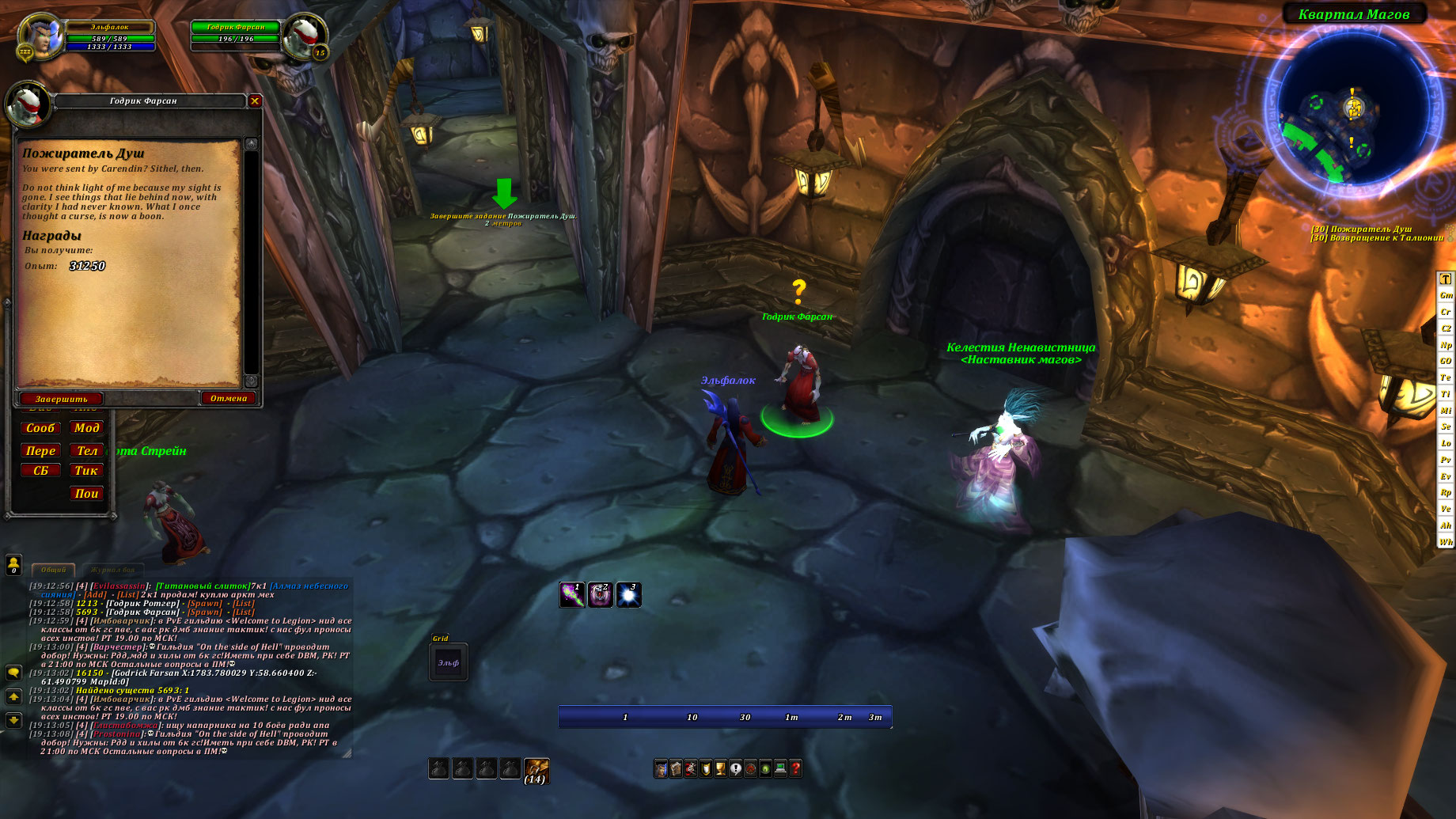Click the Пои button in the side panel

(x=86, y=494)
